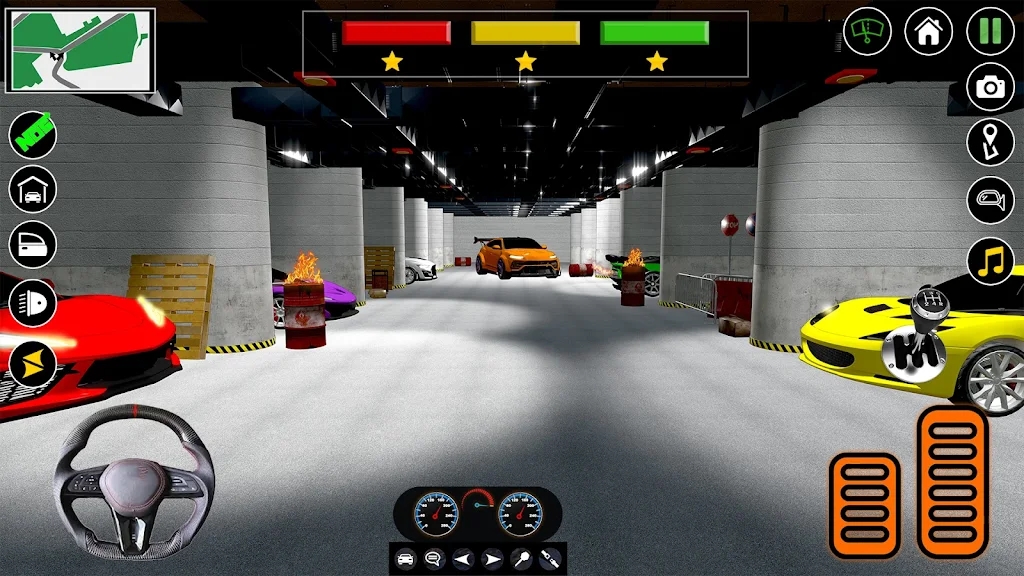Screen dimensions: 1024x576
Task: Hit the tall gas pedal
Action: (x=952, y=481)
